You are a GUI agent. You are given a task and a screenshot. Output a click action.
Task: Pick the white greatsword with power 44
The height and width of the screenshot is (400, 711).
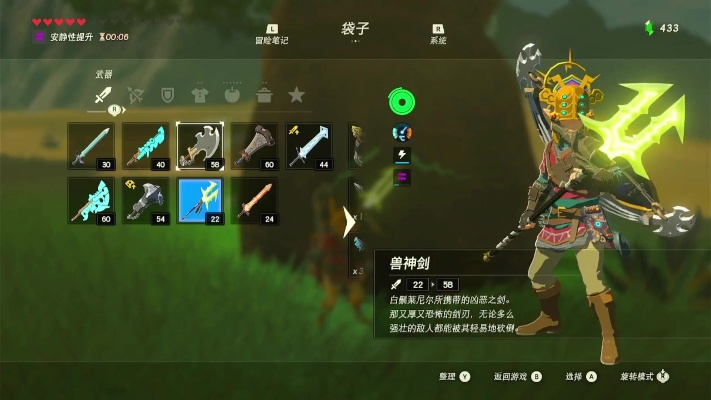[x=309, y=146]
